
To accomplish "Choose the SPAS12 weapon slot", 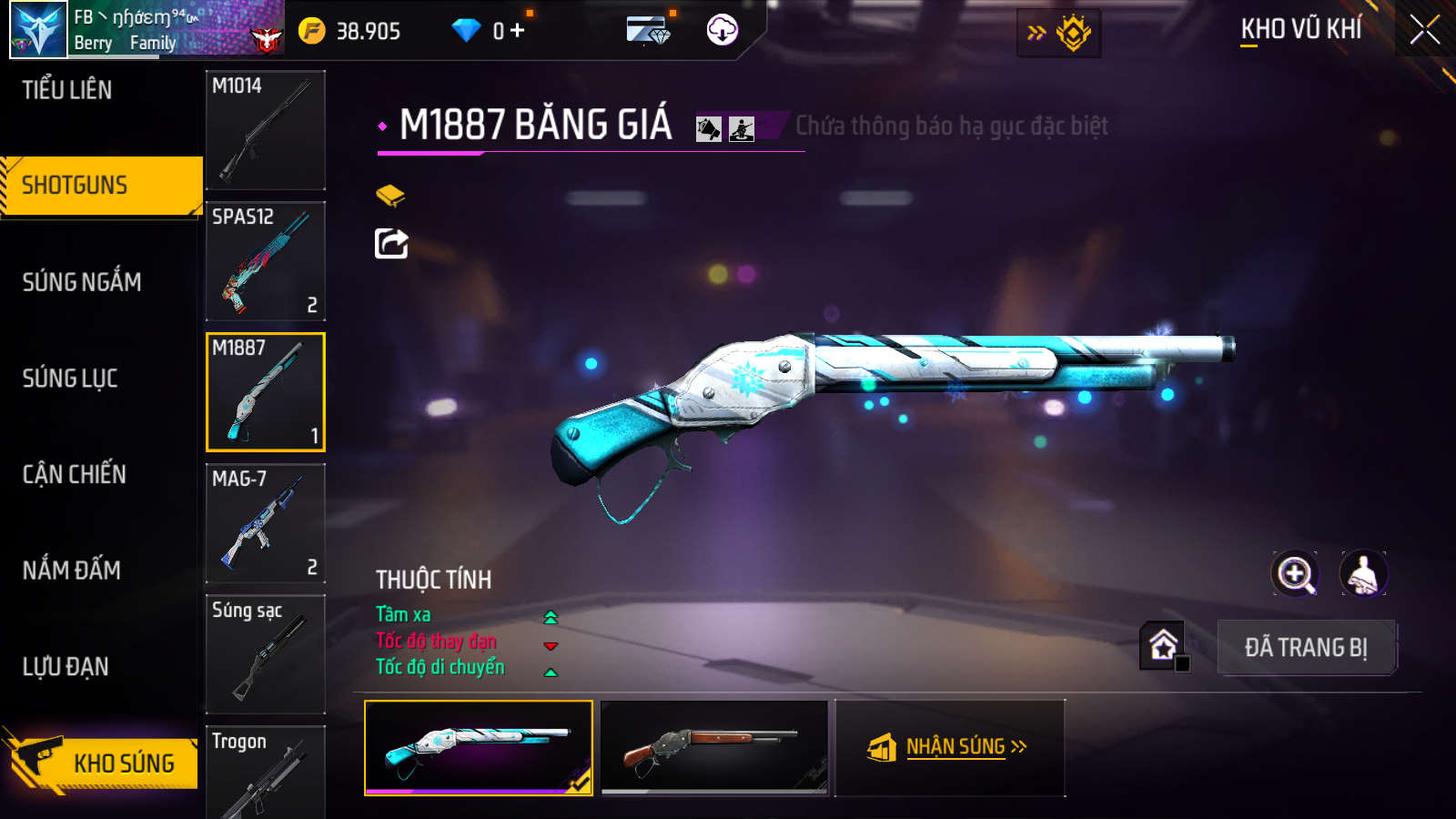I will pyautogui.click(x=266, y=261).
